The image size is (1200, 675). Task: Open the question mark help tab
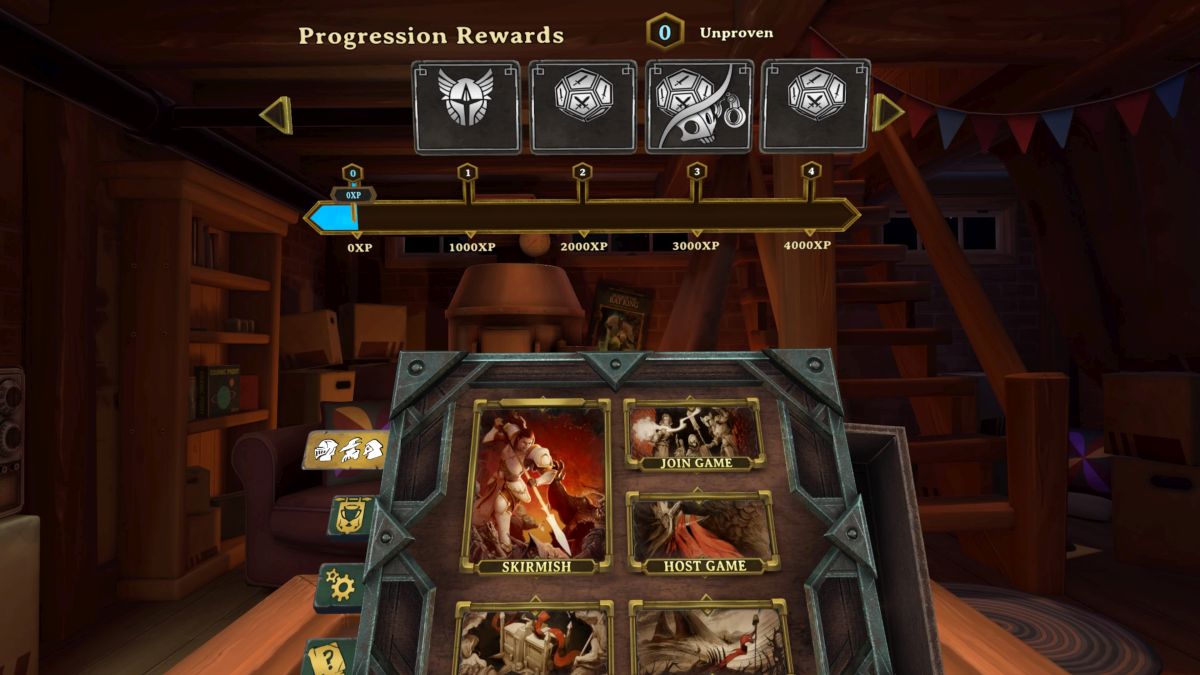[x=332, y=657]
